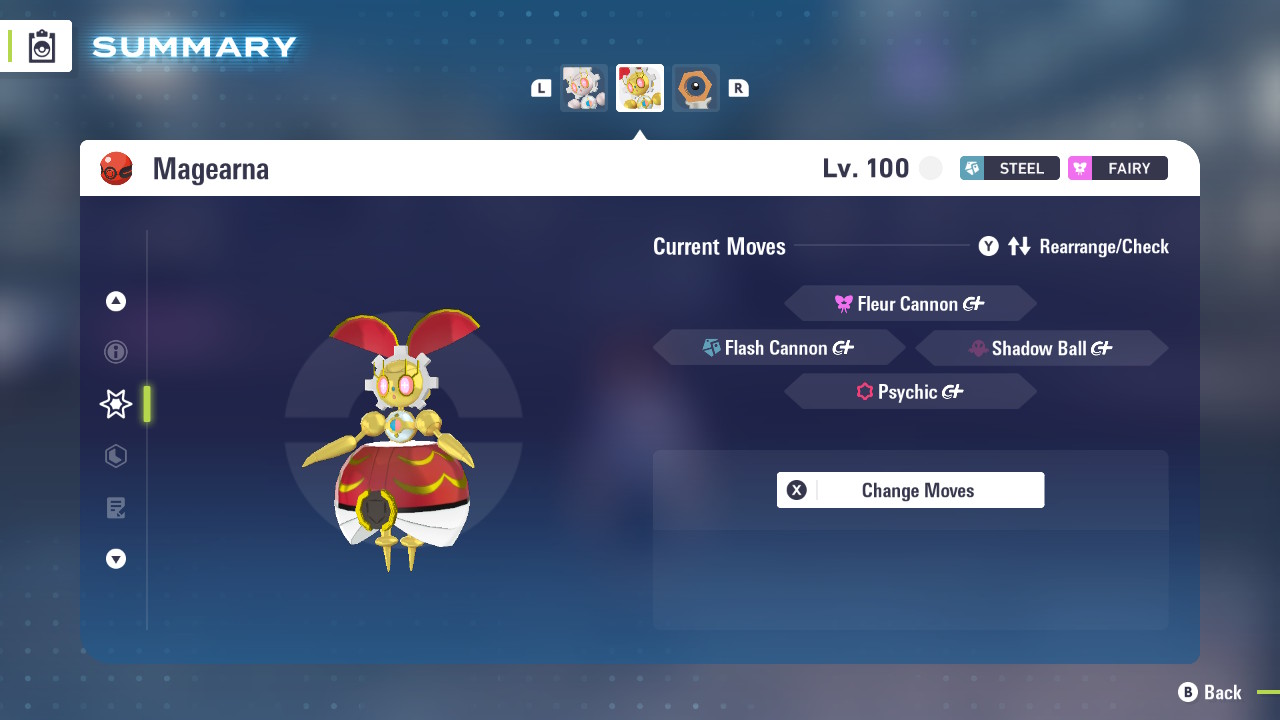The image size is (1280, 720).
Task: Open Rearrange/Check with the Y prompt
Action: click(988, 246)
